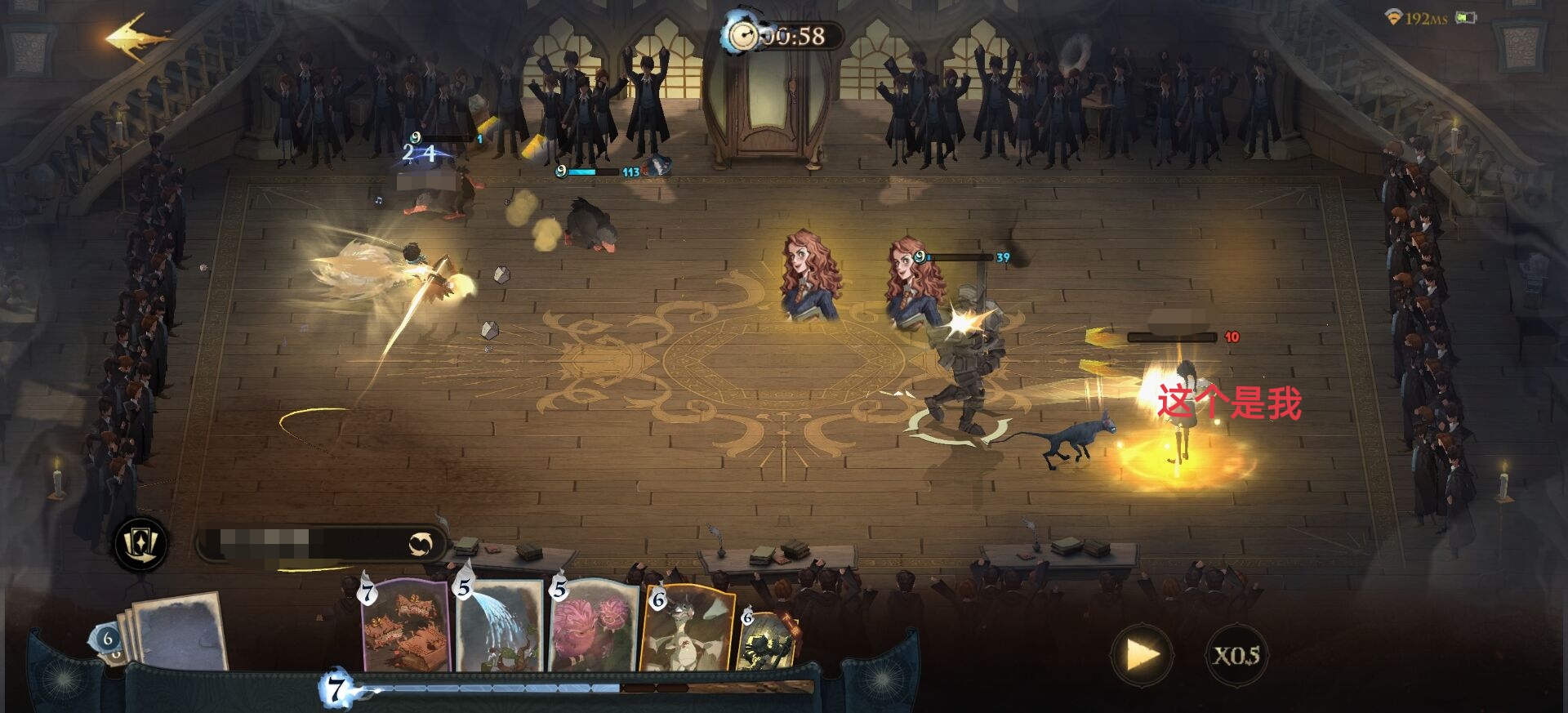
Task: Select the Monster Book card costing 7
Action: pyautogui.click(x=406, y=625)
